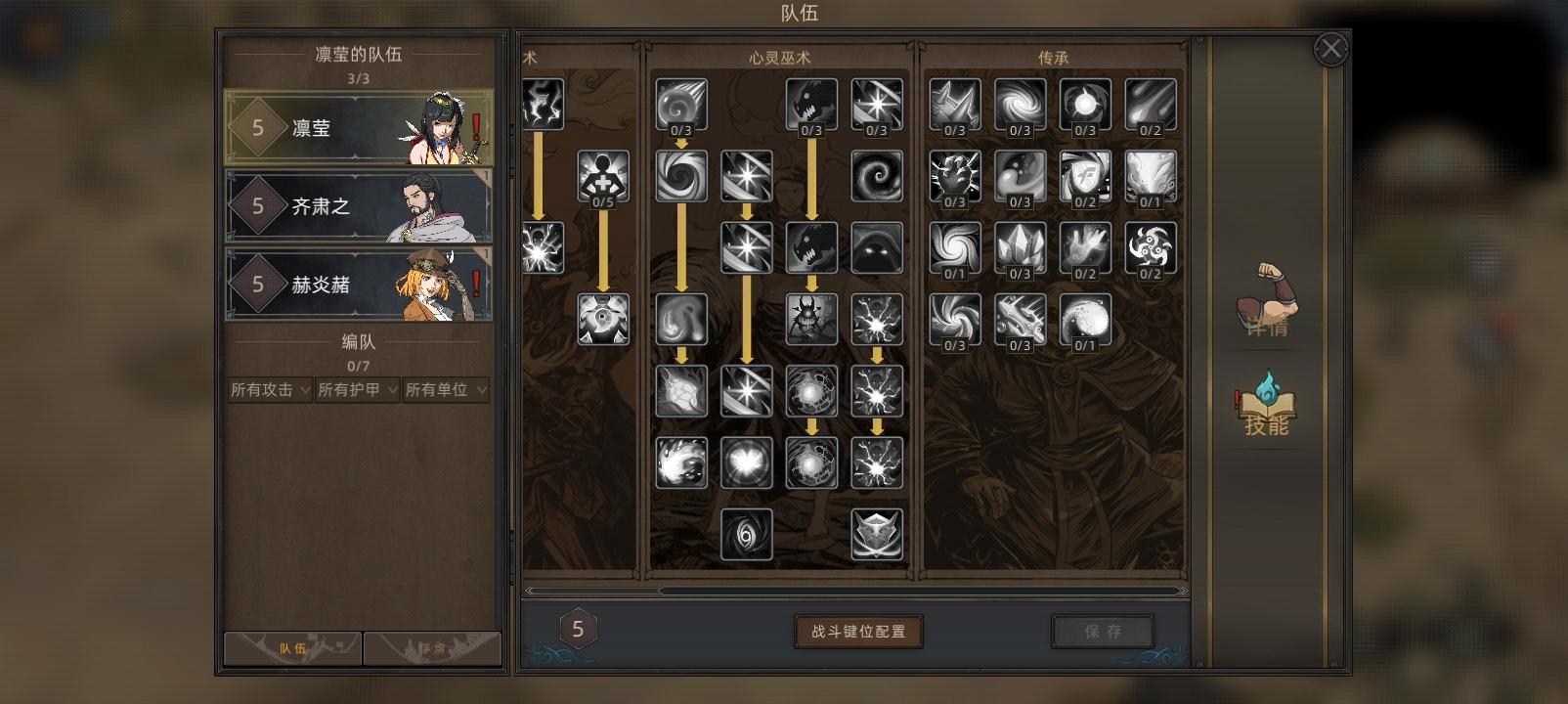The height and width of the screenshot is (704, 1568).
Task: Open the 所有护甲 filter dropdown
Action: pyautogui.click(x=357, y=389)
